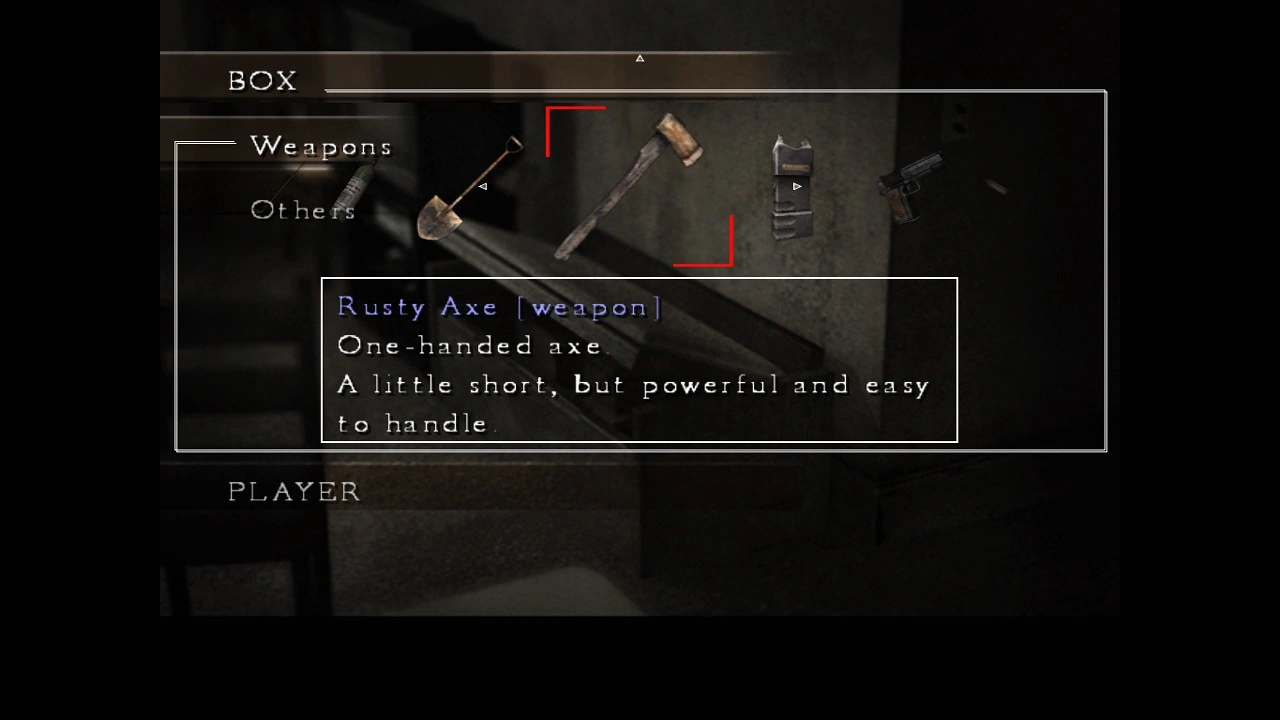This screenshot has height=720, width=1280.
Task: Switch to the Others category
Action: pyautogui.click(x=302, y=210)
